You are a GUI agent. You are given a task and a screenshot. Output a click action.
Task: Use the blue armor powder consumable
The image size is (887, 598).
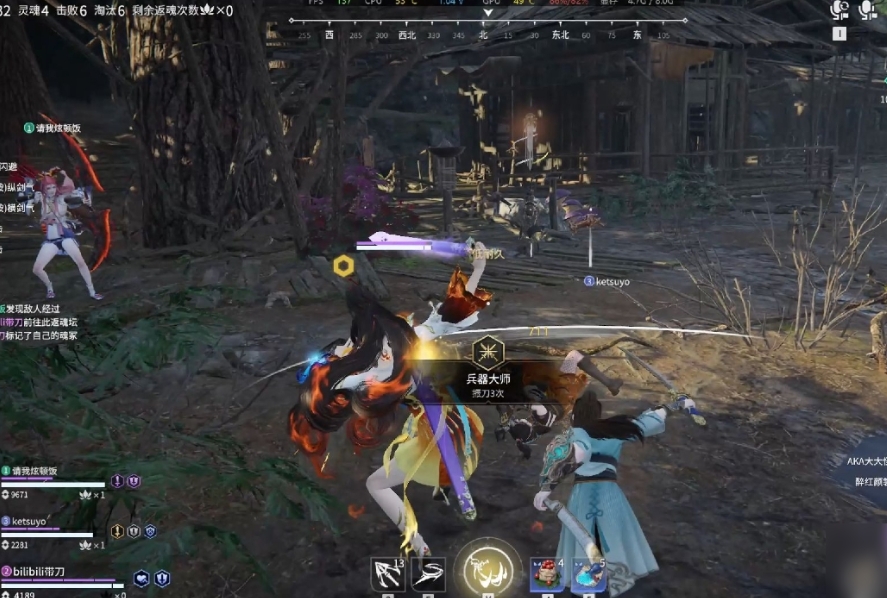click(589, 575)
